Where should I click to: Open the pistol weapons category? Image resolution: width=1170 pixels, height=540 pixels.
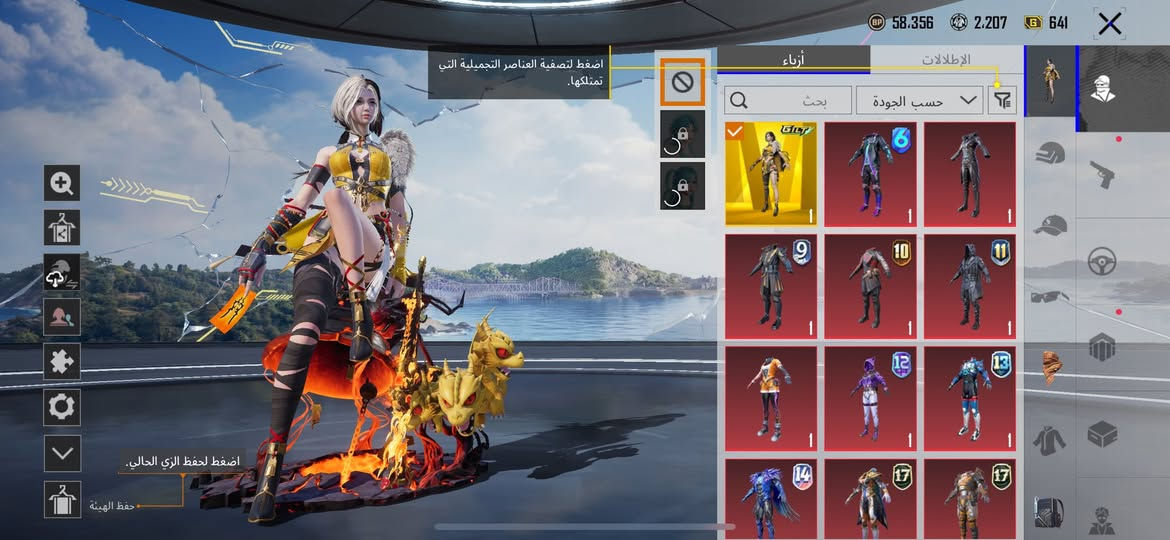click(x=1103, y=173)
